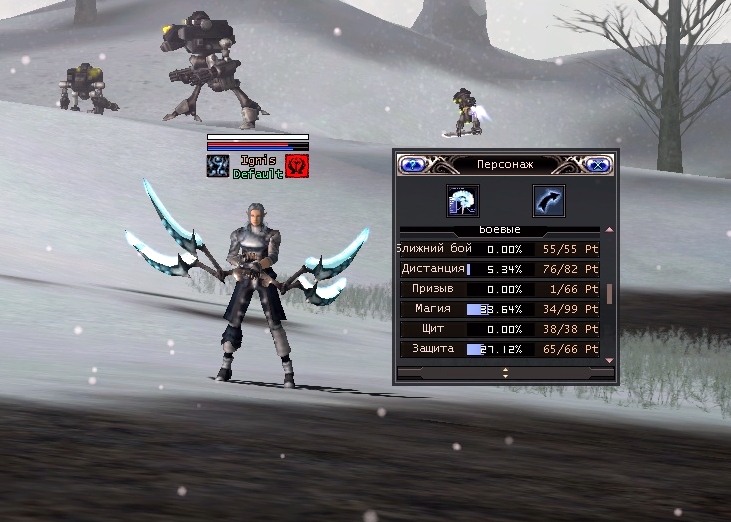The width and height of the screenshot is (731, 522).
Task: Click the blue emblem beside Ignis's name
Action: tap(218, 165)
